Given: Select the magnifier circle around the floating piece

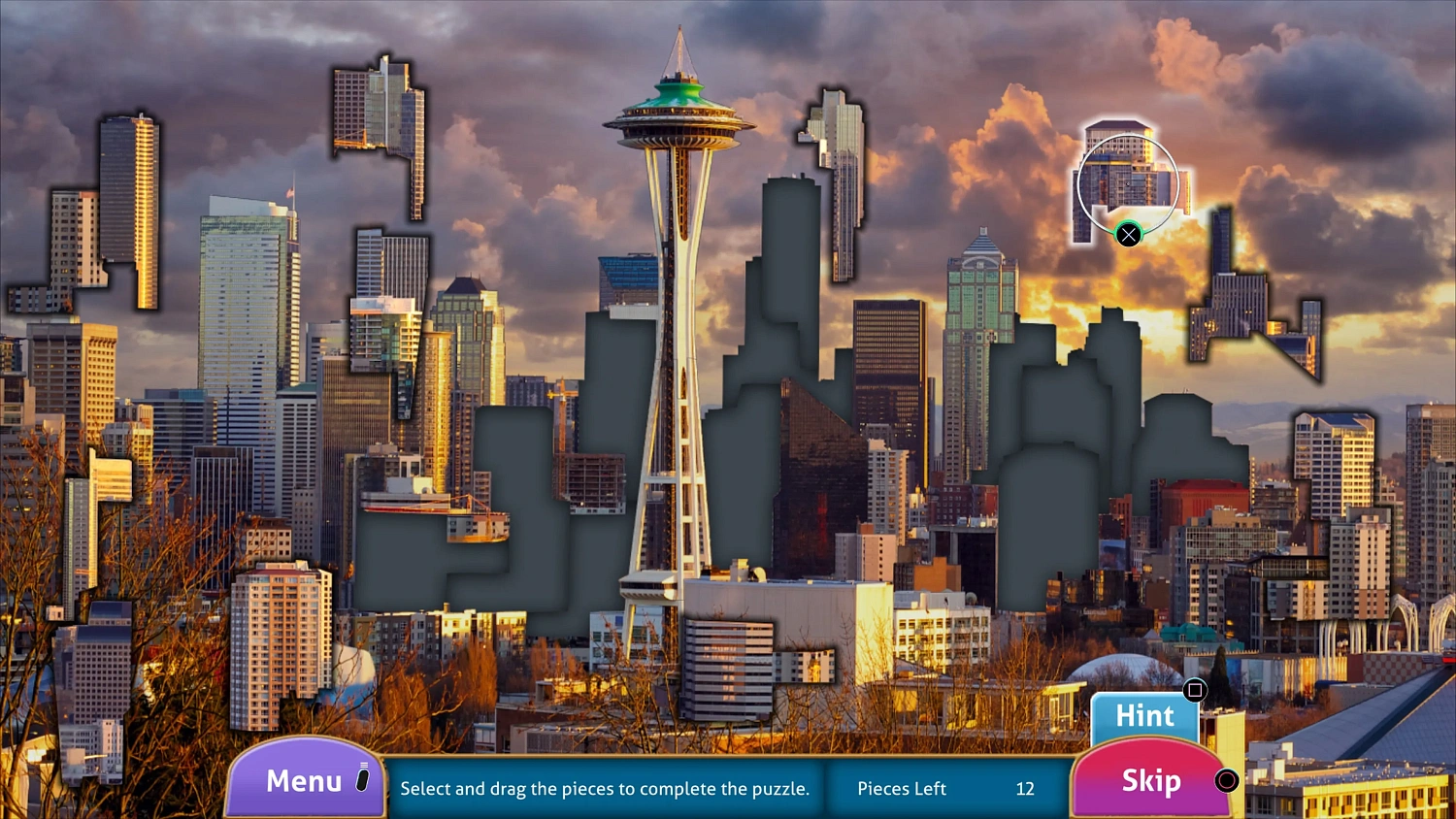Looking at the screenshot, I should click(1129, 181).
